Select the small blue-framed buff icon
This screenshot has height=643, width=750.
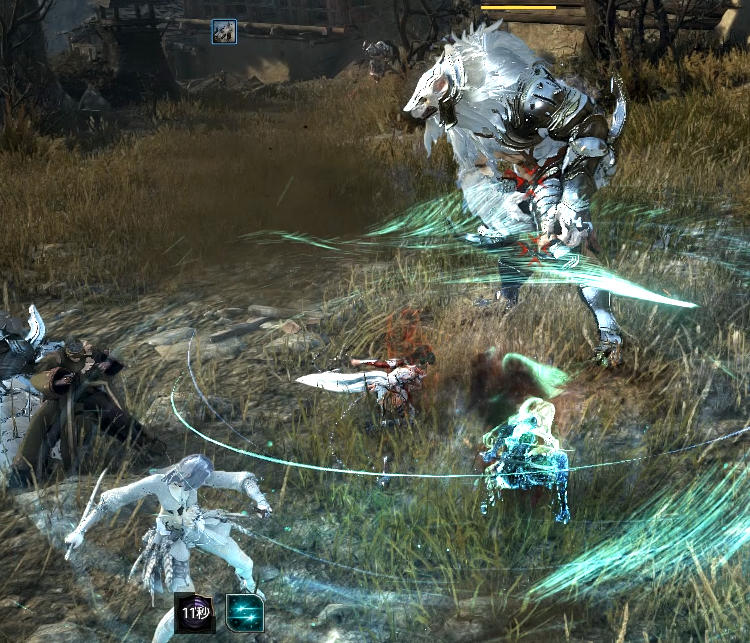point(224,32)
